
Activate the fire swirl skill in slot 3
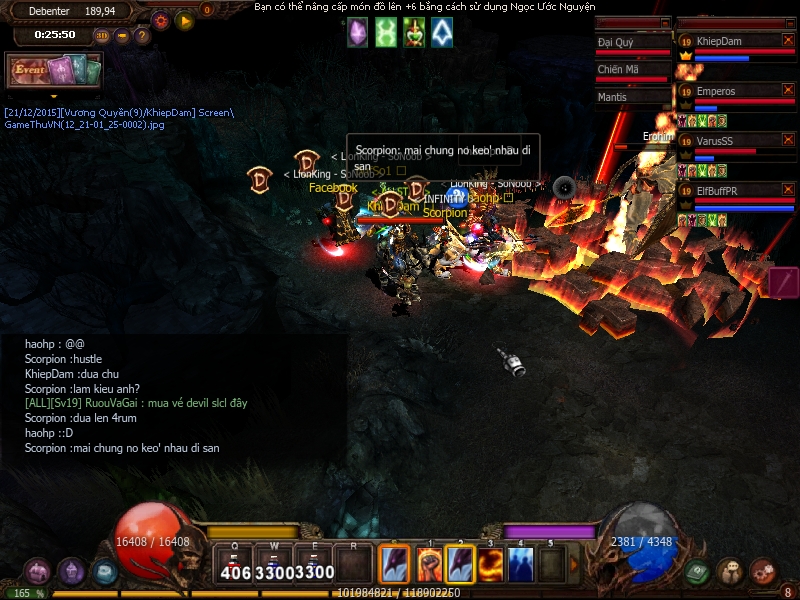490,565
